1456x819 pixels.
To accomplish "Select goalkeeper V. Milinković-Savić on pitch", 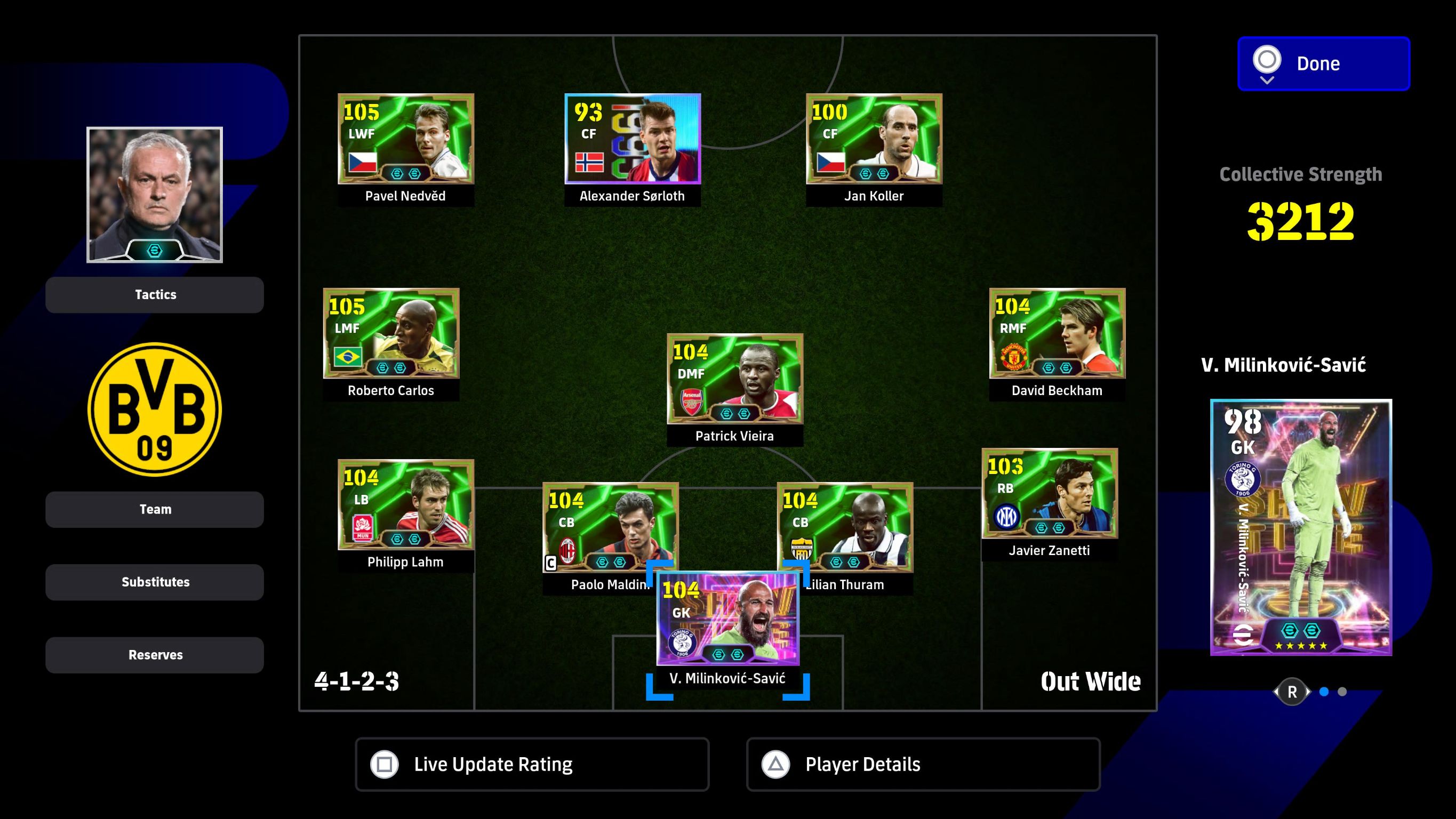I will coord(727,619).
